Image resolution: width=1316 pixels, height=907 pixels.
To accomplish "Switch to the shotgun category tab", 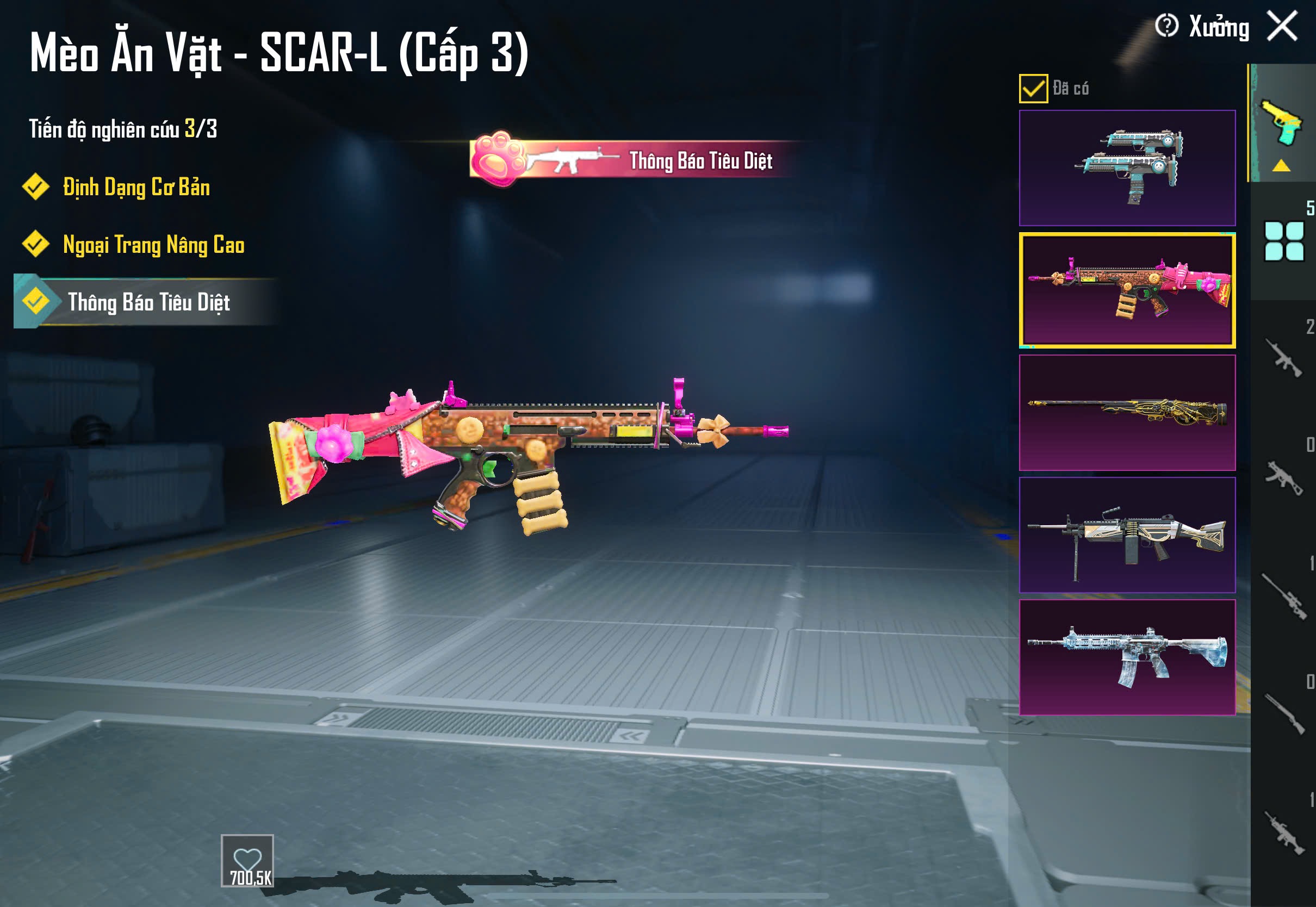I will point(1283,714).
